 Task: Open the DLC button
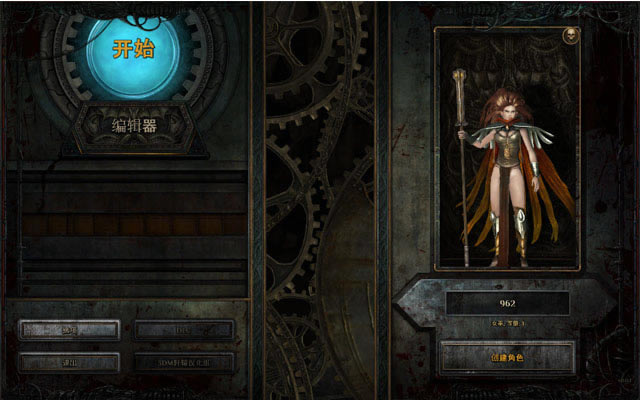(x=185, y=330)
